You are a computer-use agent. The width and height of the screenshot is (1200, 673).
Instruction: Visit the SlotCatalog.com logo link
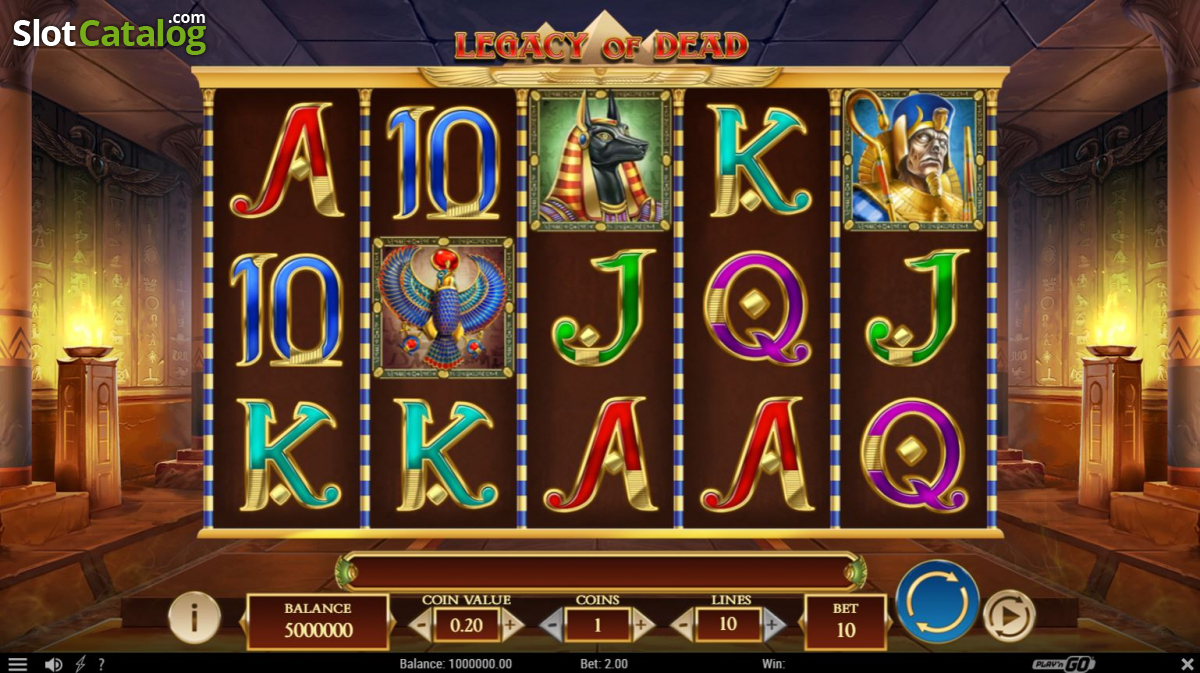click(109, 33)
